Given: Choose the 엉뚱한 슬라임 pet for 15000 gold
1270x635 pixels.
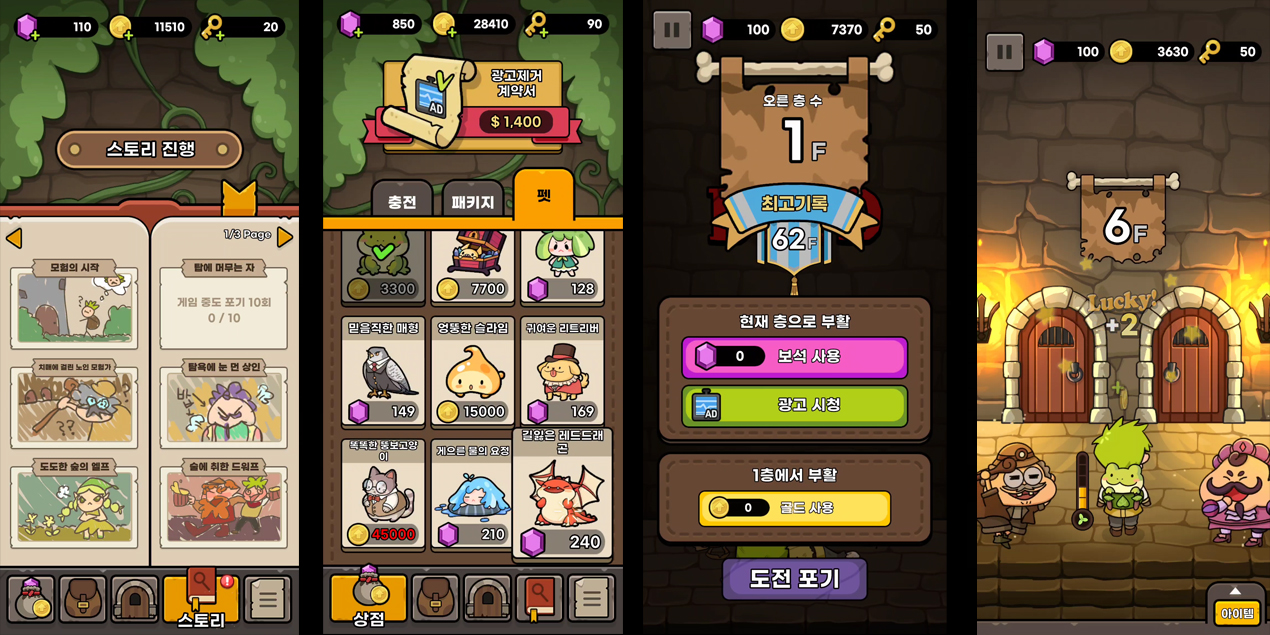Looking at the screenshot, I should pyautogui.click(x=473, y=372).
